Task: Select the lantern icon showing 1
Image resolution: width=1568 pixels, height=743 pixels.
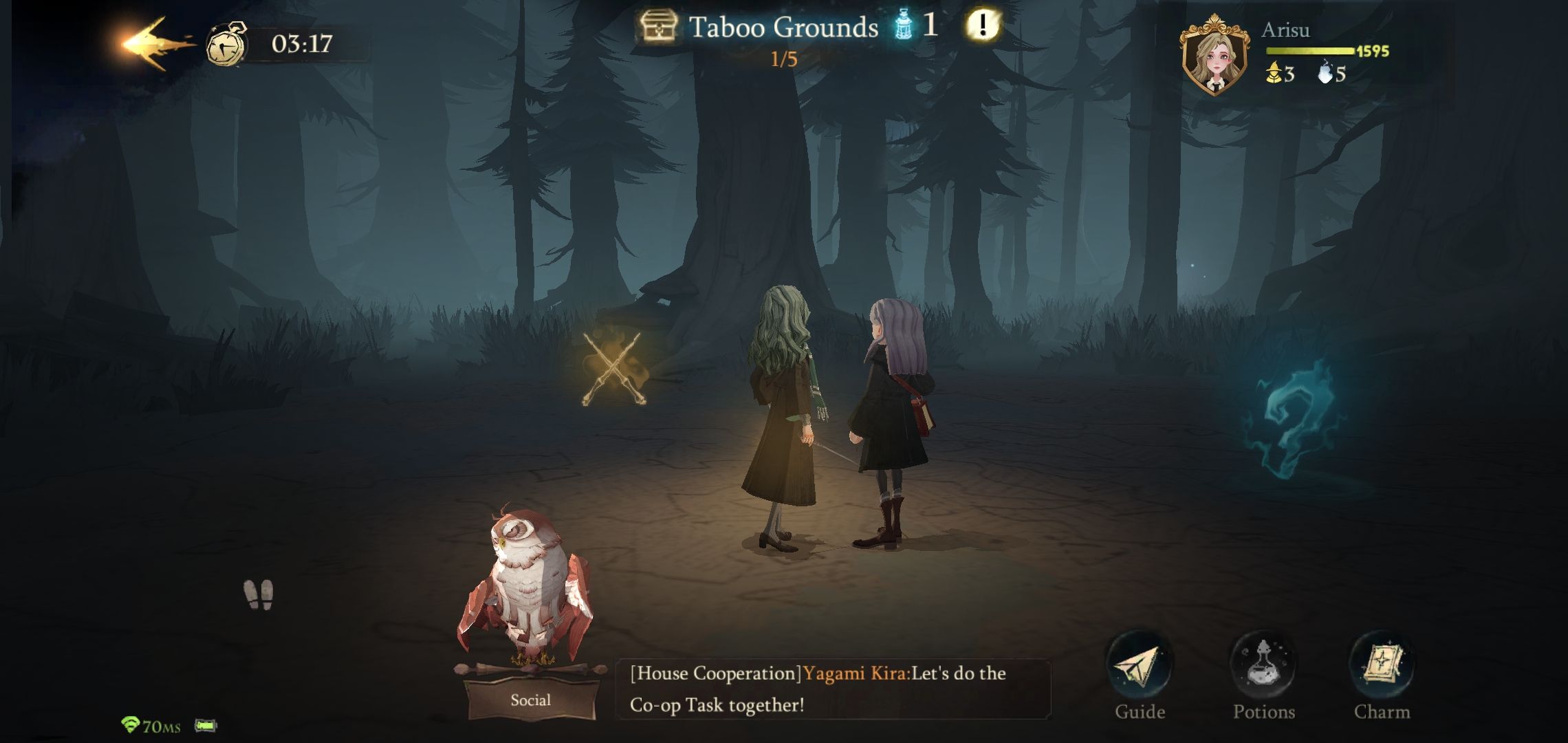Action: click(905, 23)
